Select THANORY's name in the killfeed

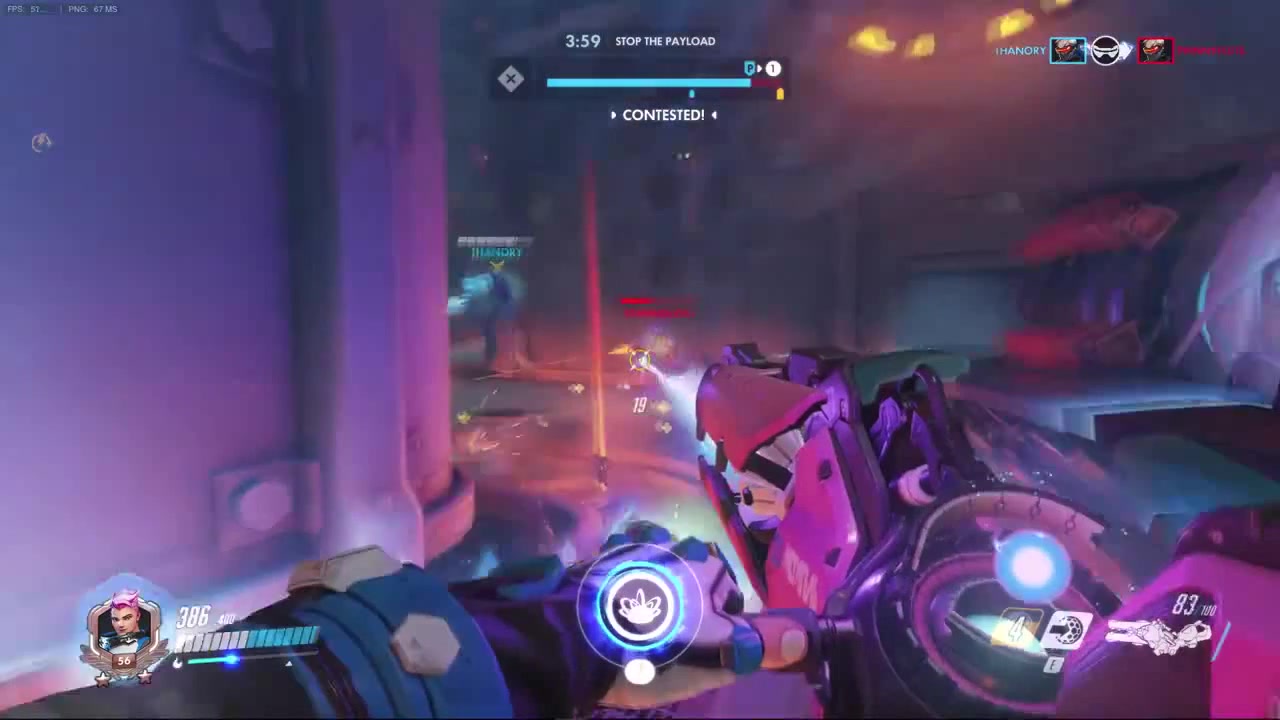[x=1020, y=50]
